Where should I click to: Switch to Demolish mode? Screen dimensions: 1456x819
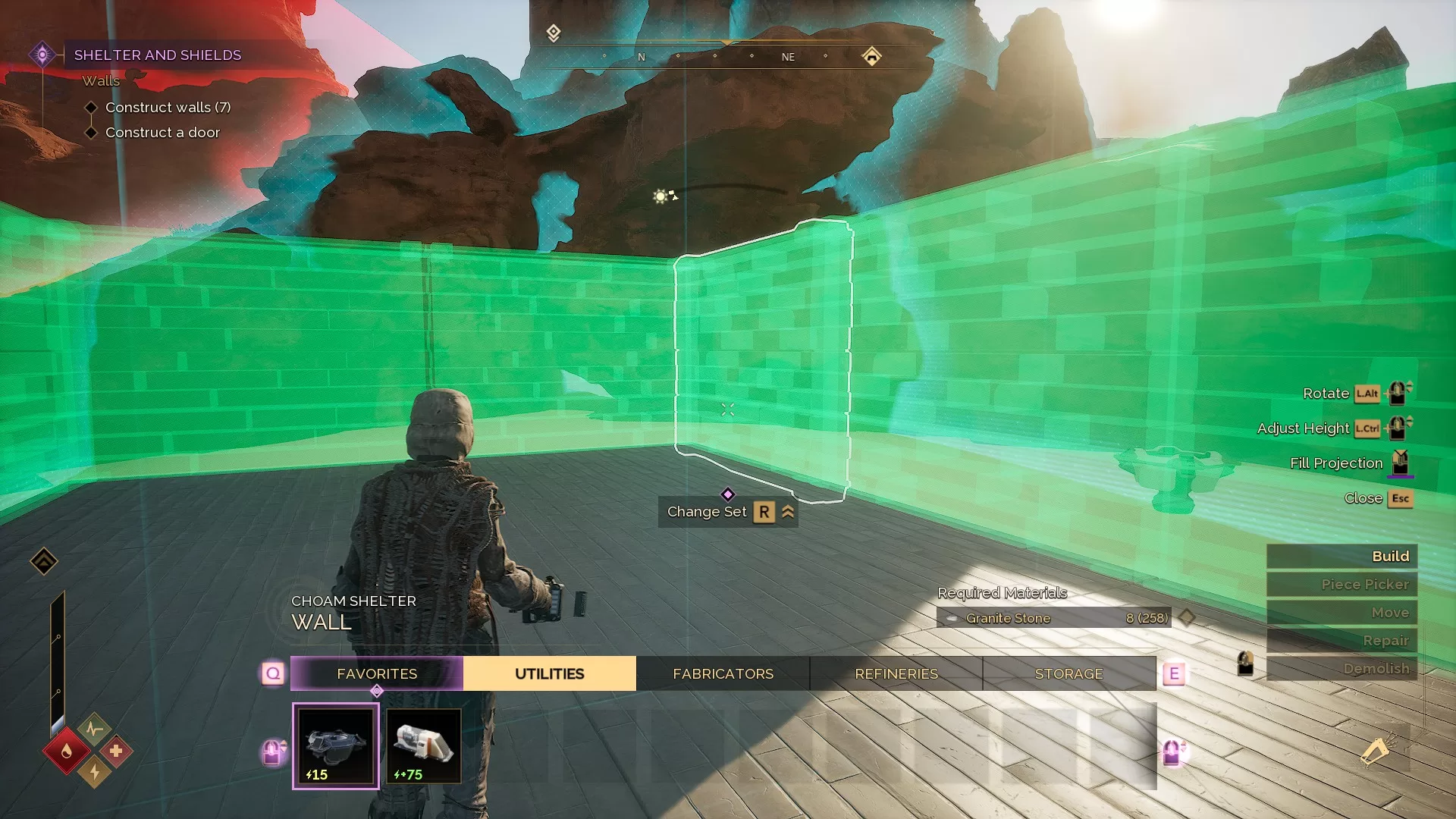point(1341,669)
